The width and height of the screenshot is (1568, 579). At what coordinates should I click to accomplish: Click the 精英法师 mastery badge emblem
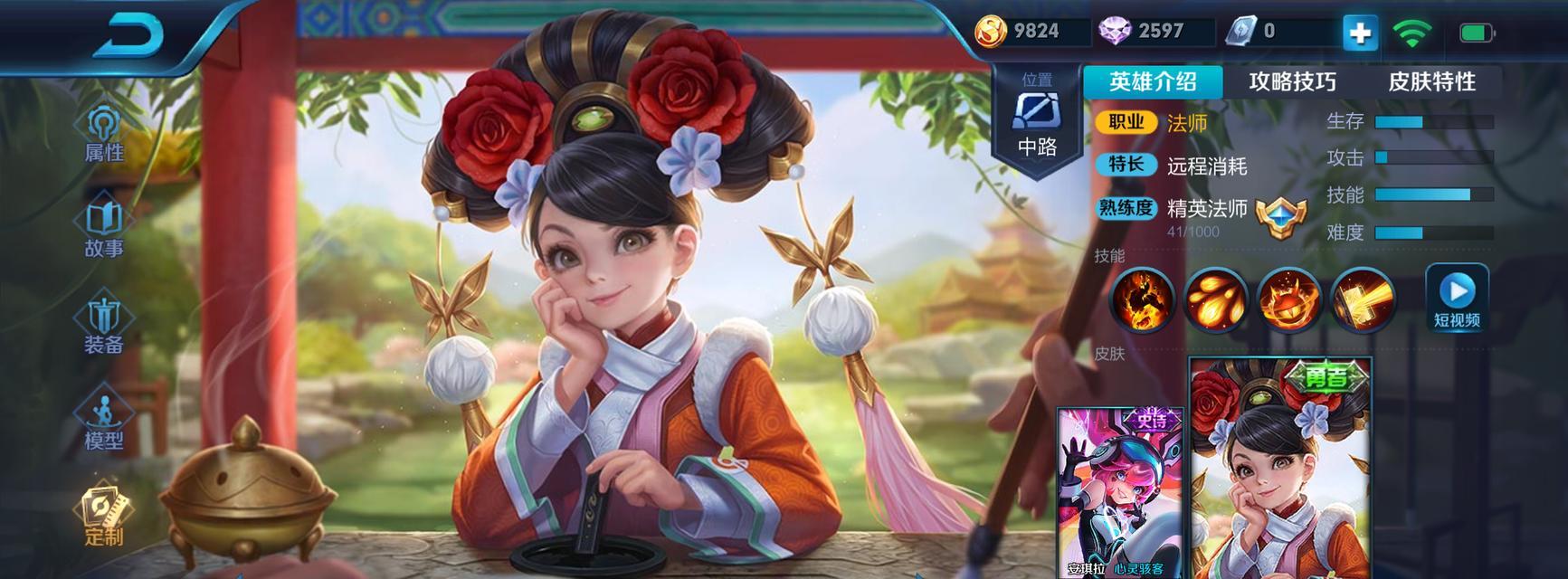[x=1281, y=217]
